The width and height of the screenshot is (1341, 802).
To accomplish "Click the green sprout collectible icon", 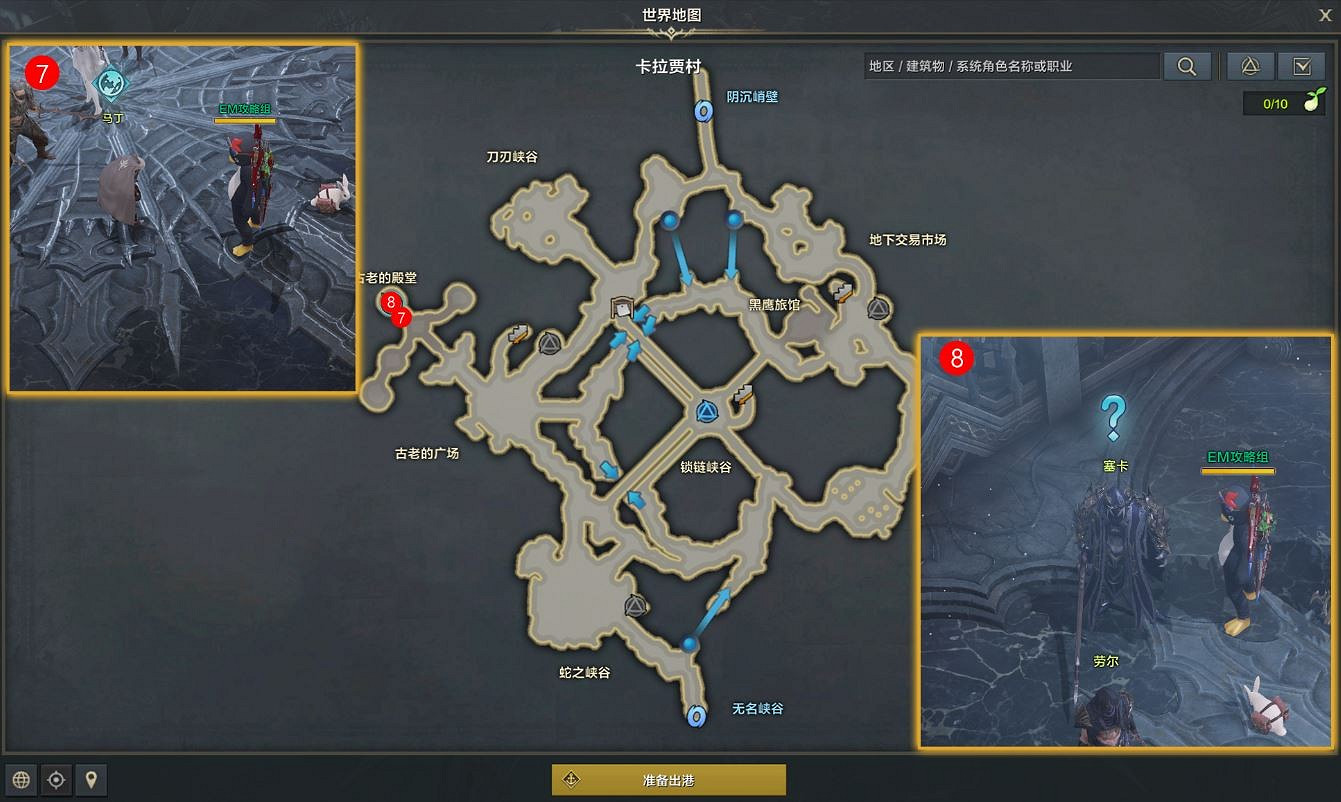I will pos(1317,100).
